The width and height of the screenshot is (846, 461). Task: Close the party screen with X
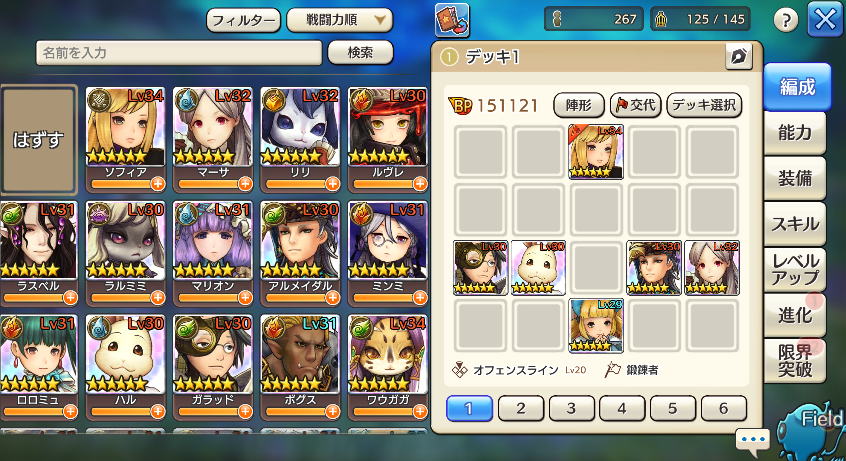[826, 19]
